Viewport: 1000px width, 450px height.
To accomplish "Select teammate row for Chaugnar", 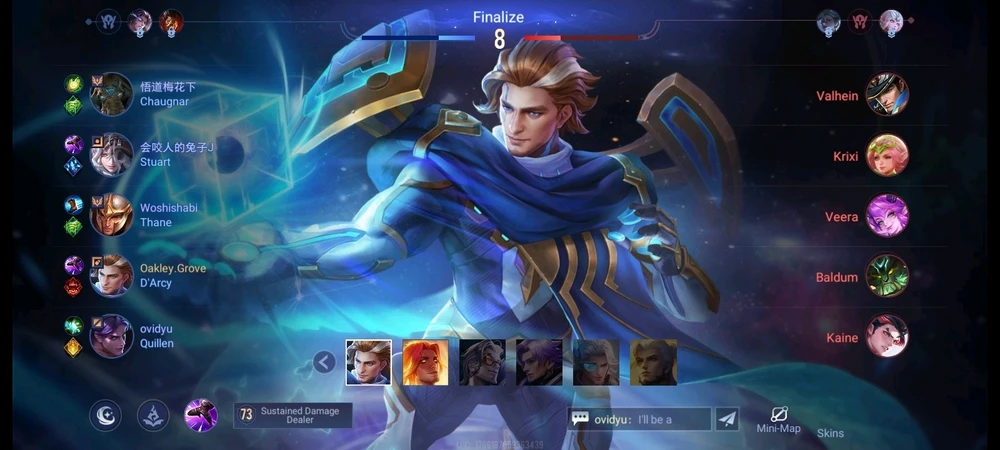I will coord(140,94).
